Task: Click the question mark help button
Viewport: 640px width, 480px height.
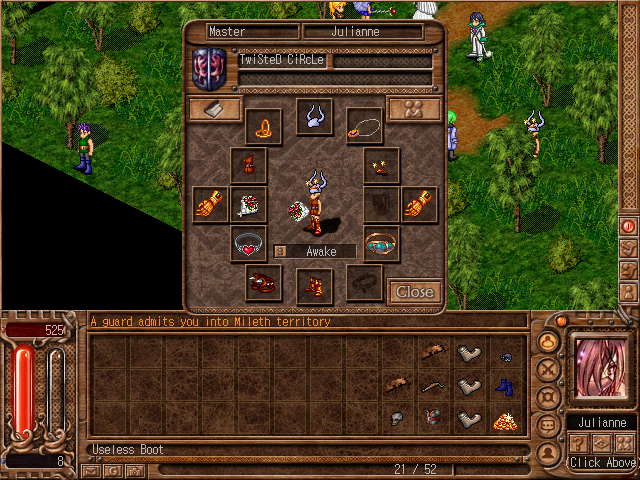Action: pos(578,444)
